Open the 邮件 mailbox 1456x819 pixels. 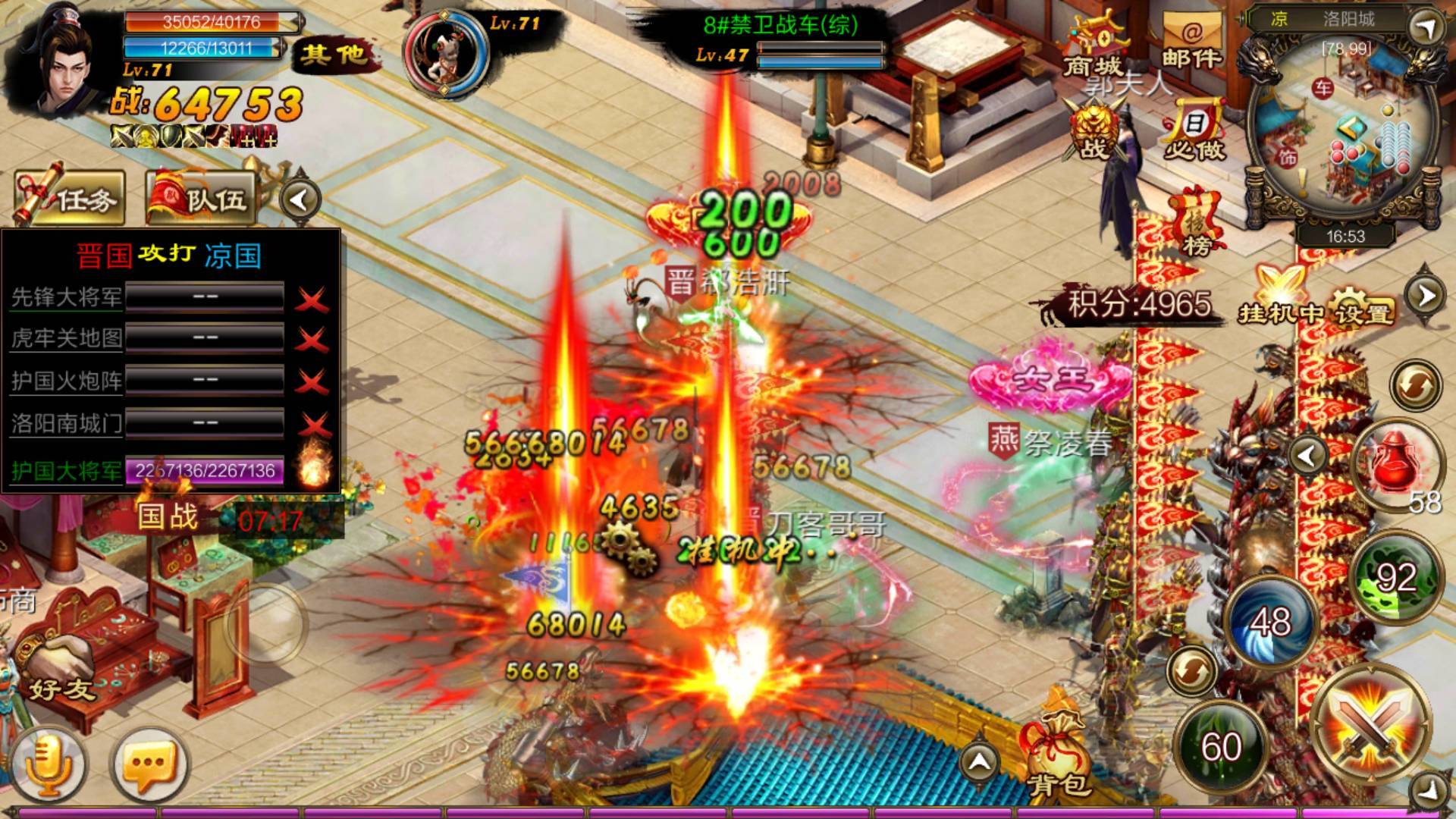[1191, 44]
